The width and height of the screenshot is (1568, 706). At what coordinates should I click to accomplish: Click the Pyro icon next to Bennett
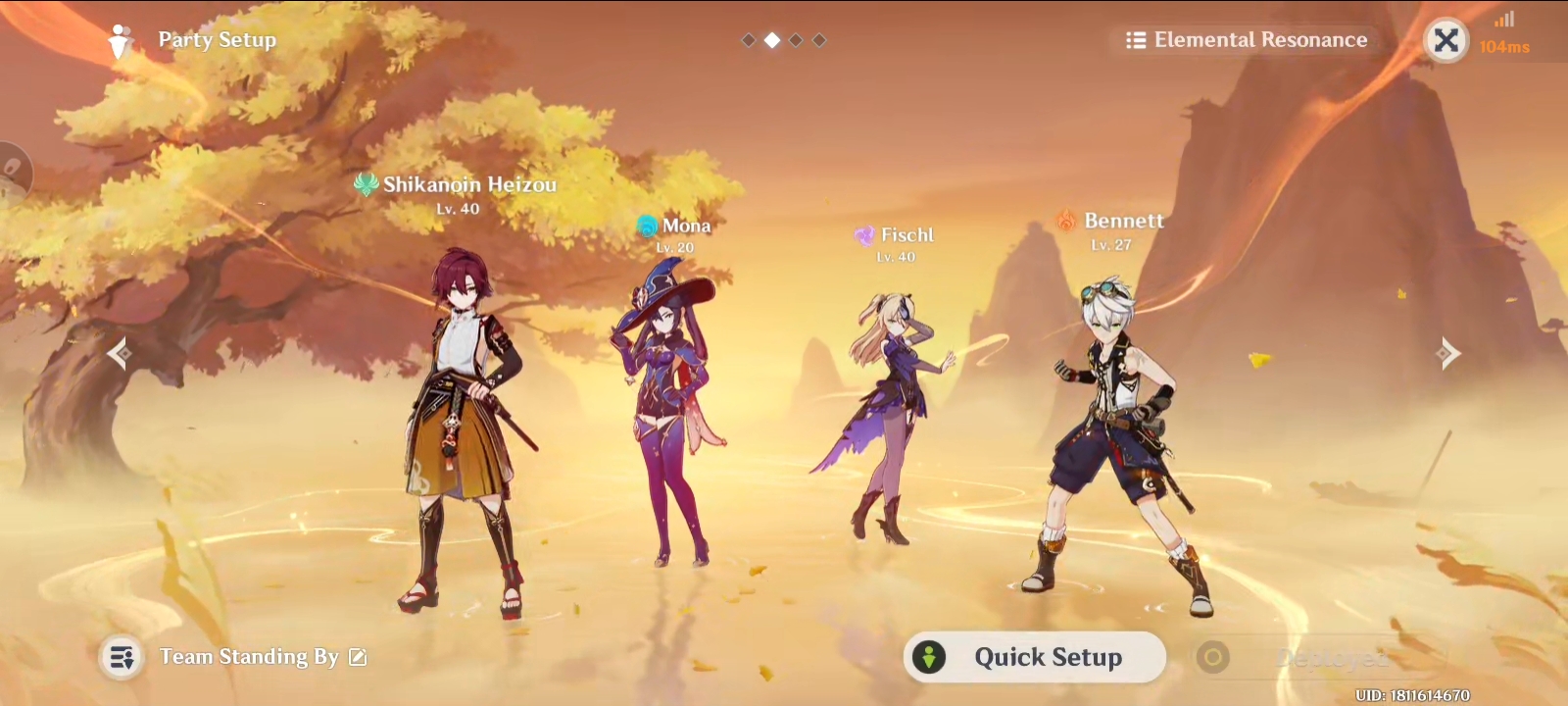pyautogui.click(x=1067, y=221)
